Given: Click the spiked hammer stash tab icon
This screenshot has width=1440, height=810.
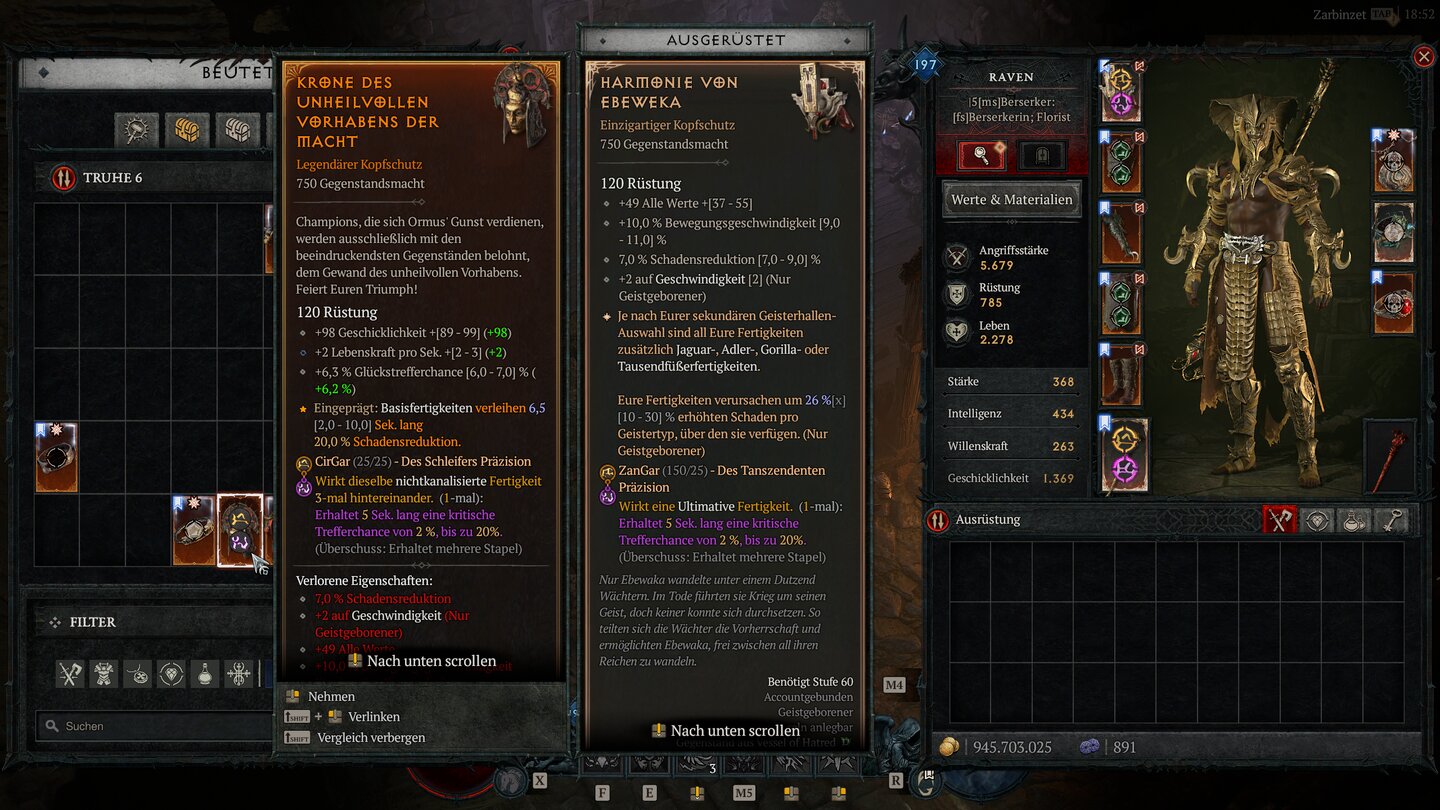Looking at the screenshot, I should click(137, 131).
